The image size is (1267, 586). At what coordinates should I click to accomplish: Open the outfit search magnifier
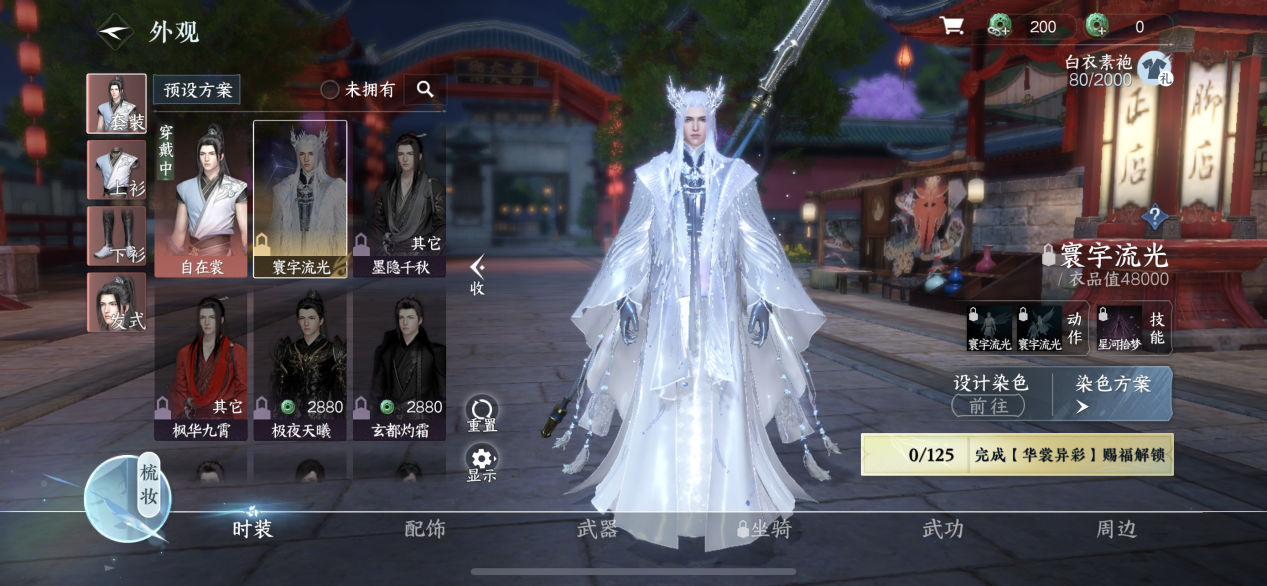click(425, 90)
